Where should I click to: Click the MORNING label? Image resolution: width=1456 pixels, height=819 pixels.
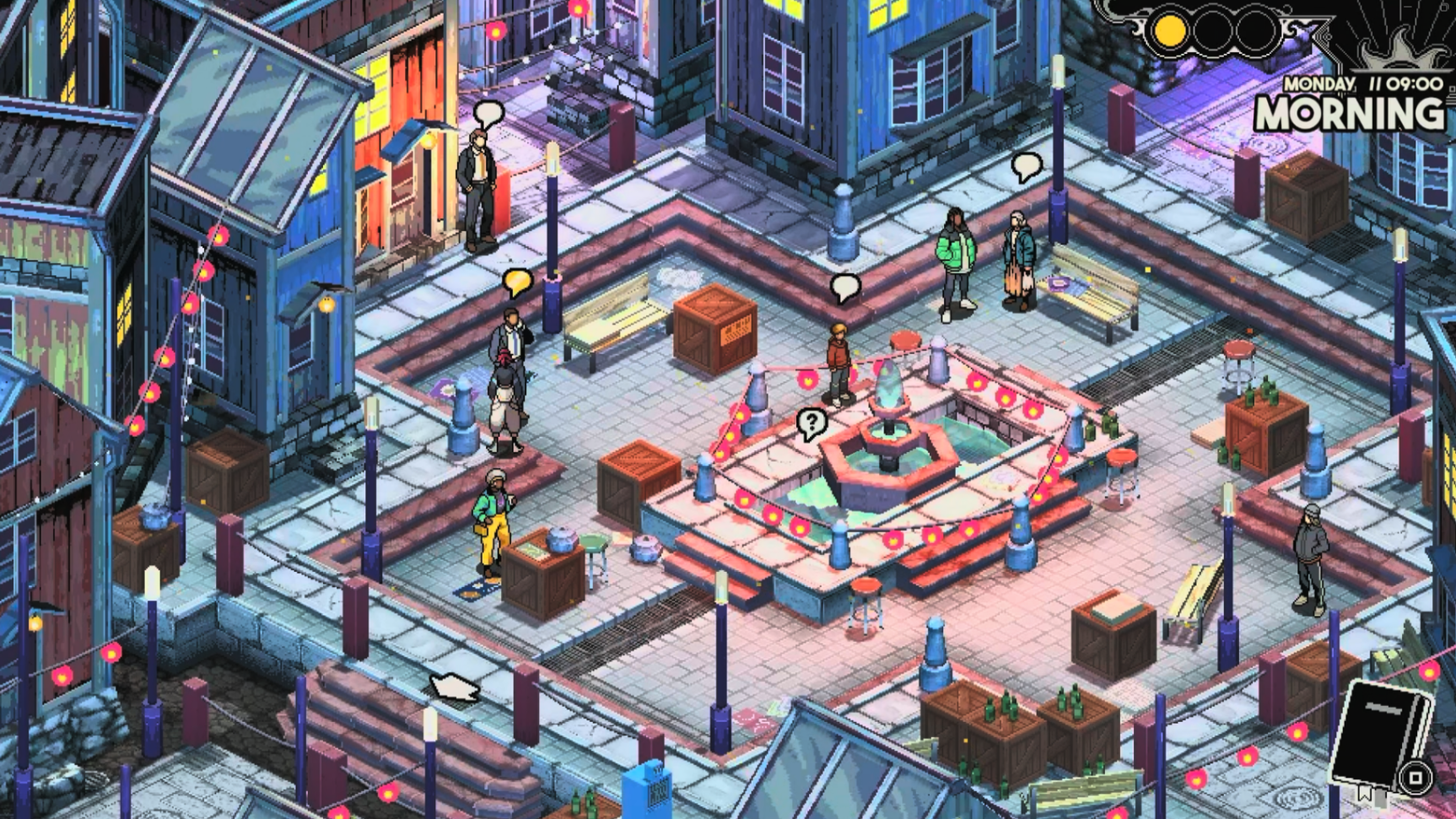1348,113
